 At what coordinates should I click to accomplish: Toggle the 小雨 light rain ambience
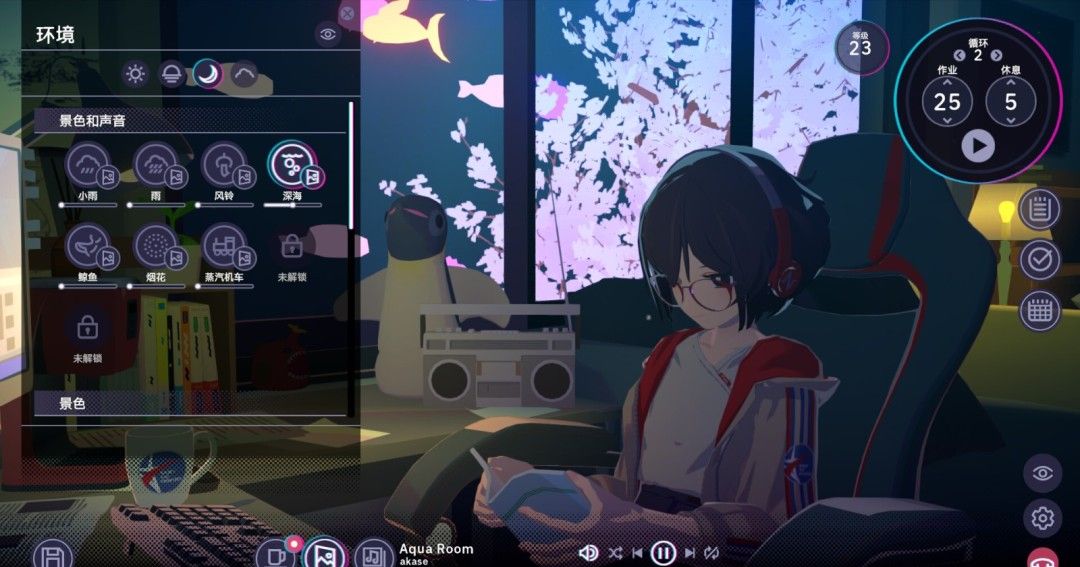(88, 164)
